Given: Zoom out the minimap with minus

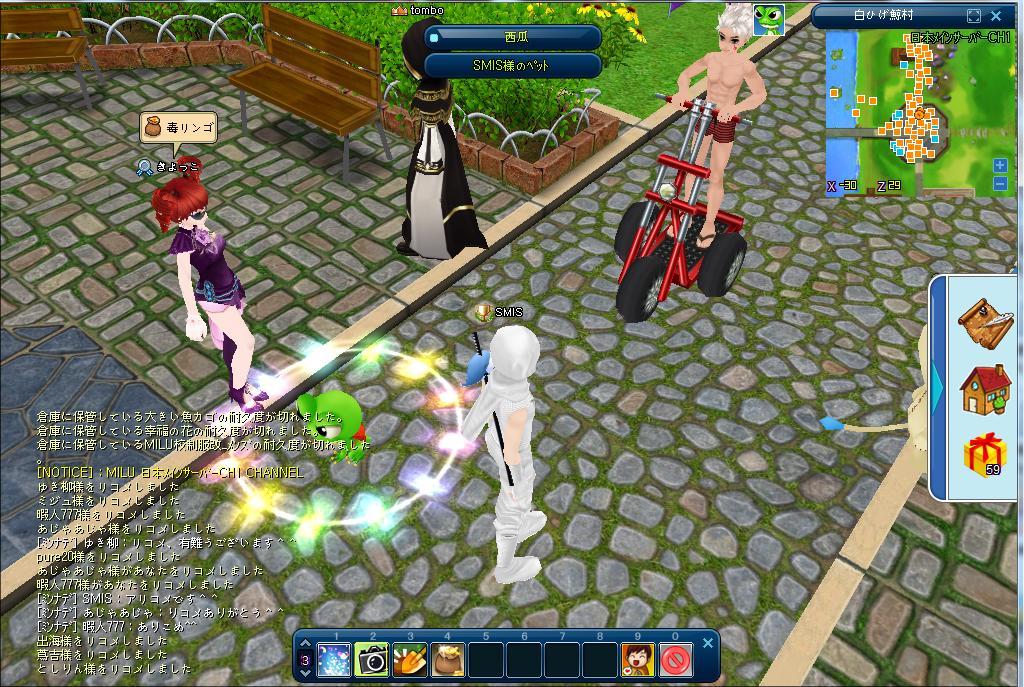Looking at the screenshot, I should tap(999, 183).
